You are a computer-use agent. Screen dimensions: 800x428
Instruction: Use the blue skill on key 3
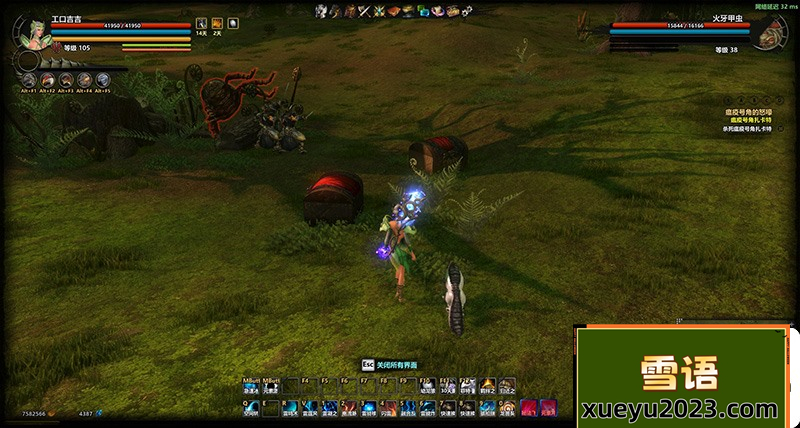point(369,408)
